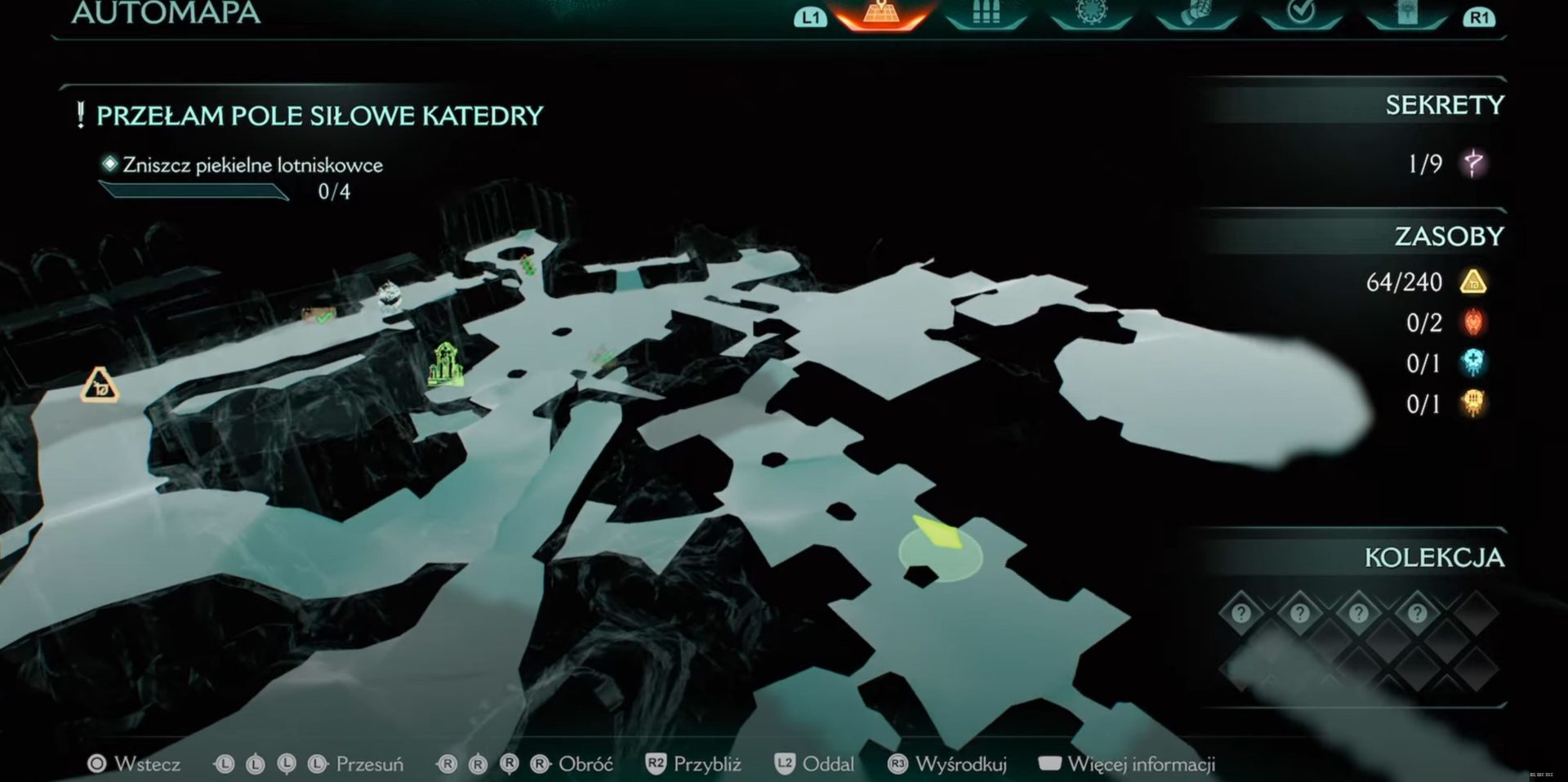Screen dimensions: 1568x782
Task: Select the gold triangle marker on map
Action: point(100,384)
